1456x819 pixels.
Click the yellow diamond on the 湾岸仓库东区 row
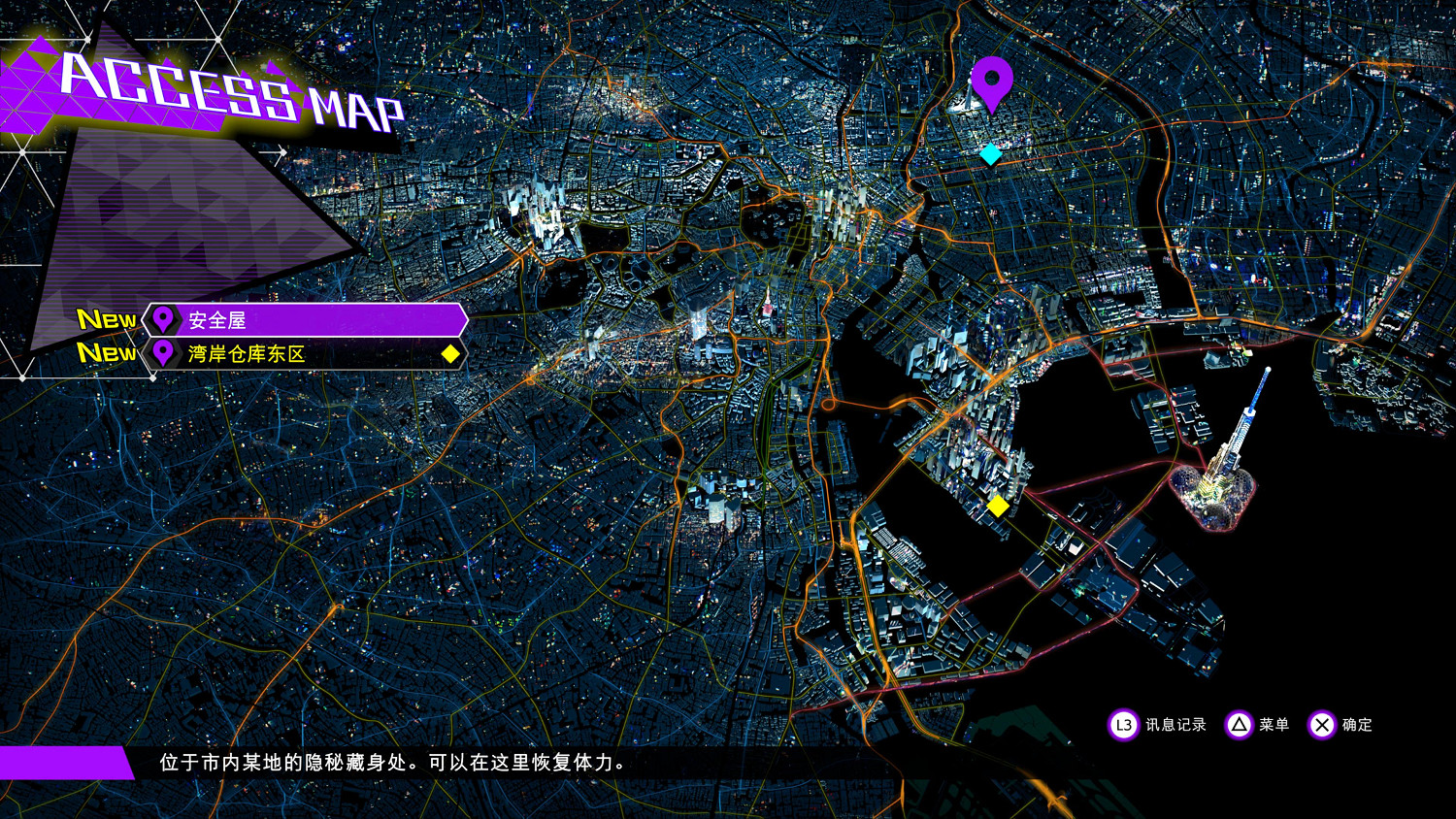click(449, 354)
